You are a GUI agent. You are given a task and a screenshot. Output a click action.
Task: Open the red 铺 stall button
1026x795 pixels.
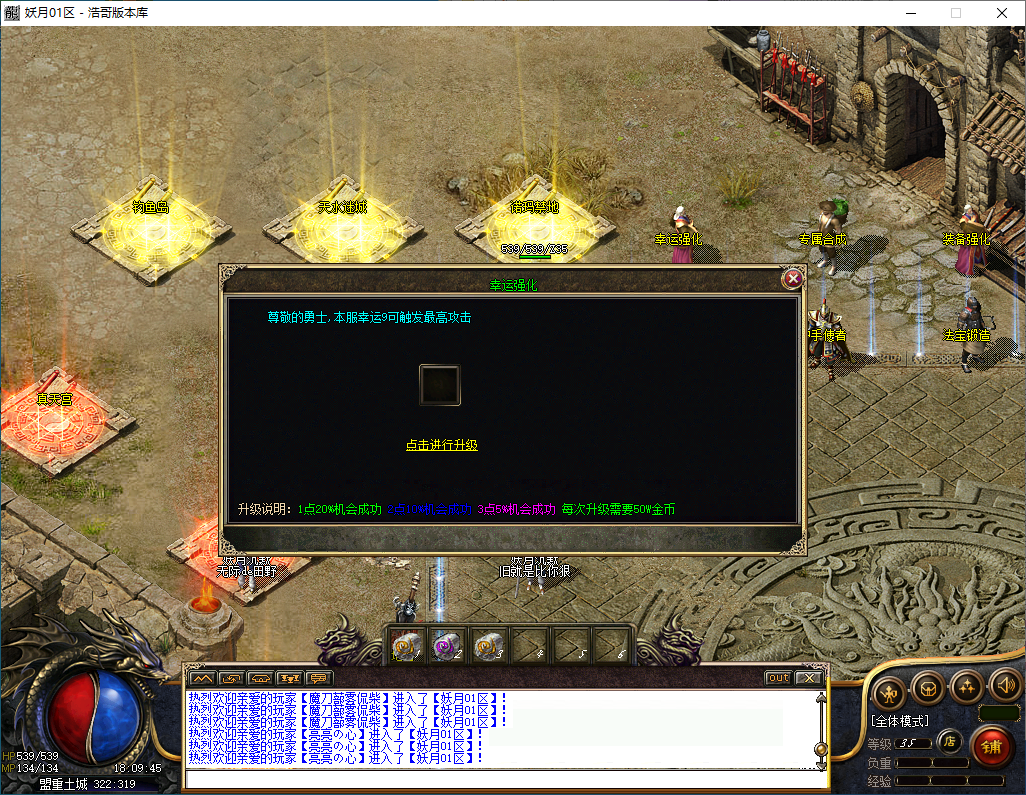tap(991, 747)
